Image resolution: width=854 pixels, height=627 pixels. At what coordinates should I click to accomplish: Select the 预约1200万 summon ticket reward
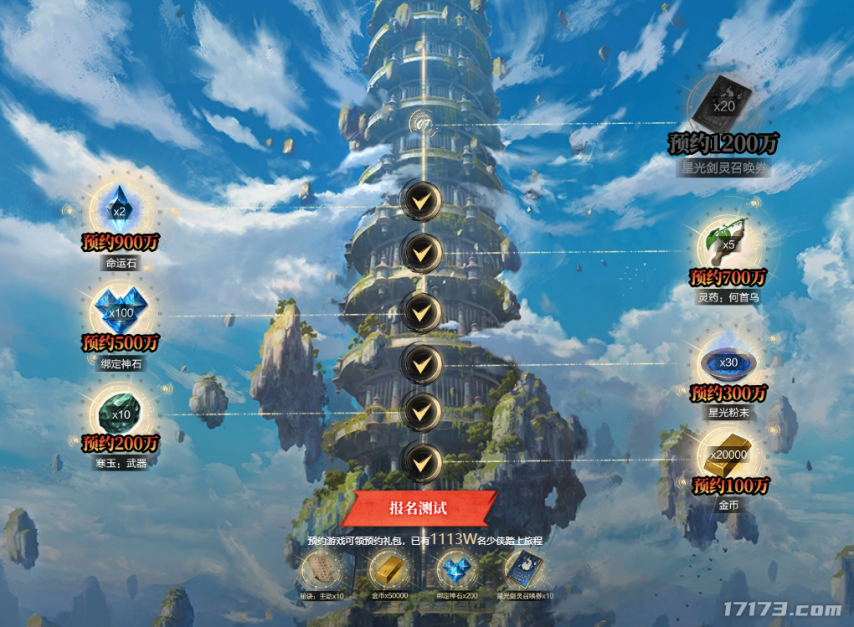click(723, 100)
